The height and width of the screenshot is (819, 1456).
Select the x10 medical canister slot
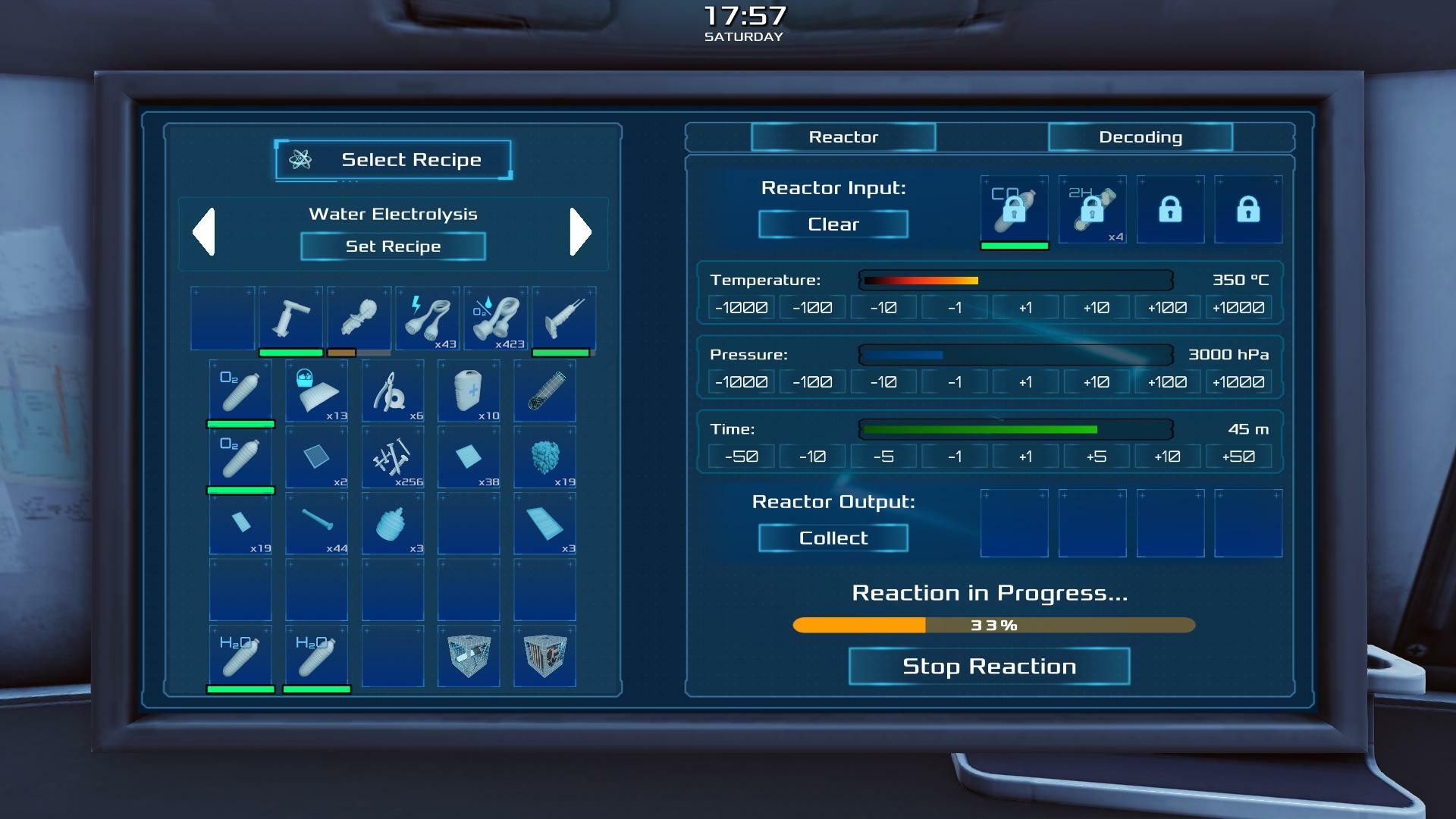[469, 391]
